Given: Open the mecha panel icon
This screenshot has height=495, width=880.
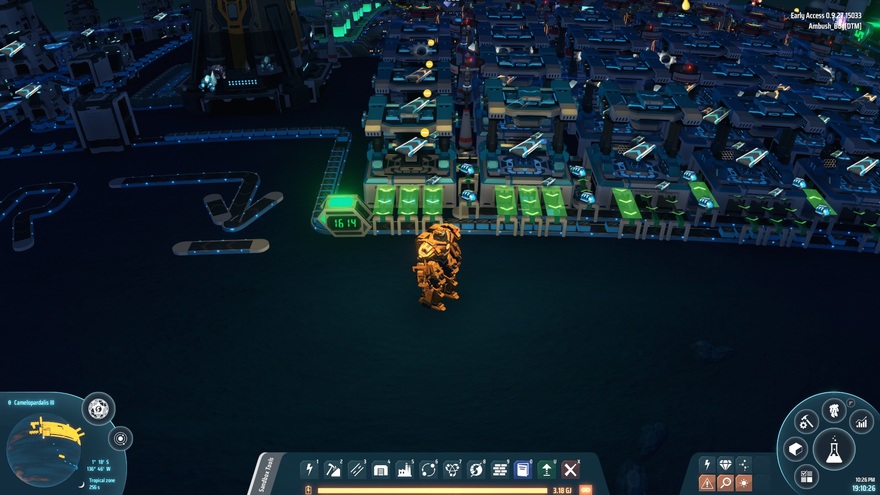Looking at the screenshot, I should pyautogui.click(x=834, y=410).
